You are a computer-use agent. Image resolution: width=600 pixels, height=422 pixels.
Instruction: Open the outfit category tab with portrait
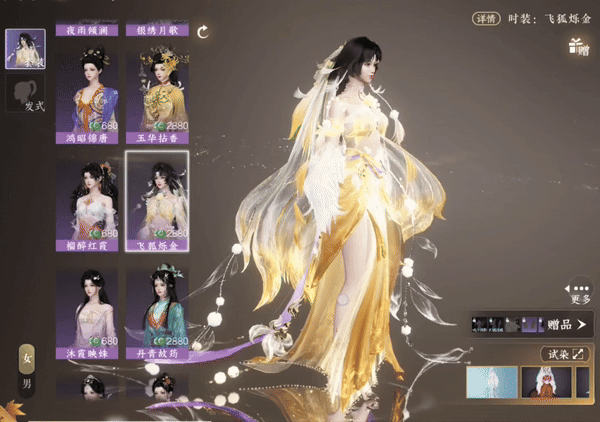point(24,48)
